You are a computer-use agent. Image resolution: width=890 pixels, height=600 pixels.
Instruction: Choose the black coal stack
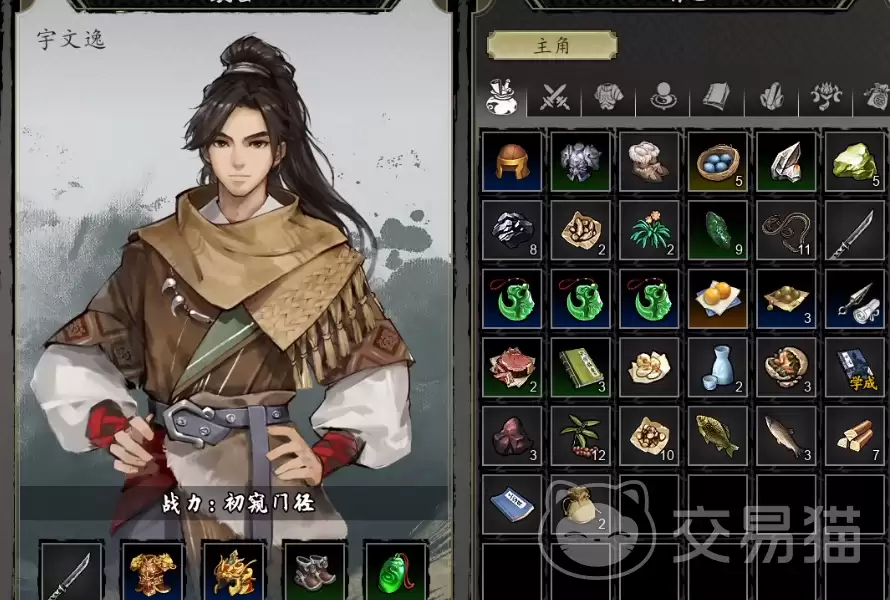tap(512, 229)
